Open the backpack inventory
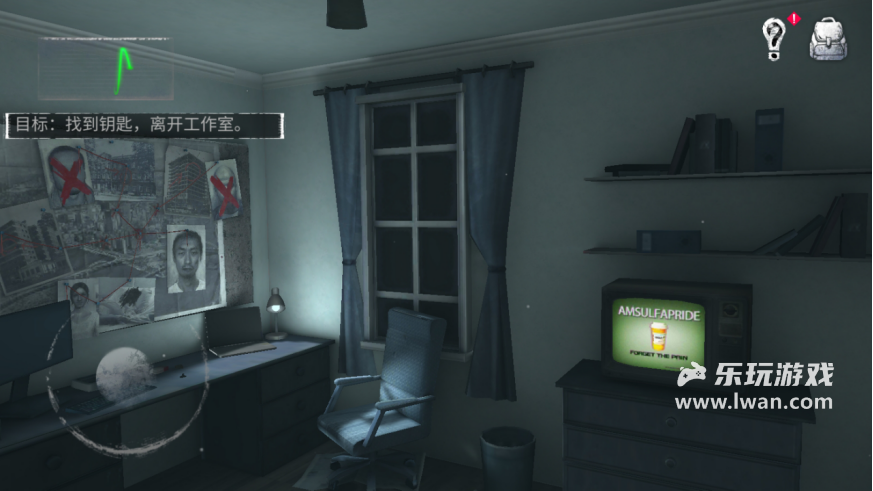This screenshot has width=873, height=491. pos(829,38)
